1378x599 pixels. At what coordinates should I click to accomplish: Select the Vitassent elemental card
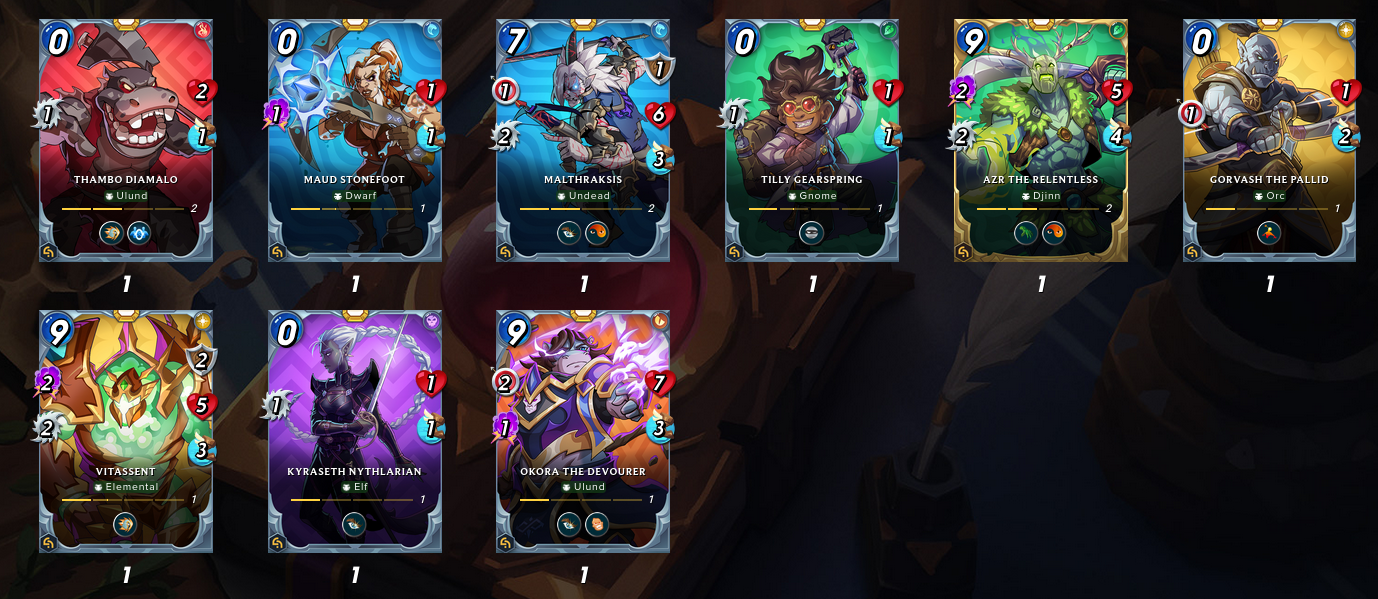(126, 431)
